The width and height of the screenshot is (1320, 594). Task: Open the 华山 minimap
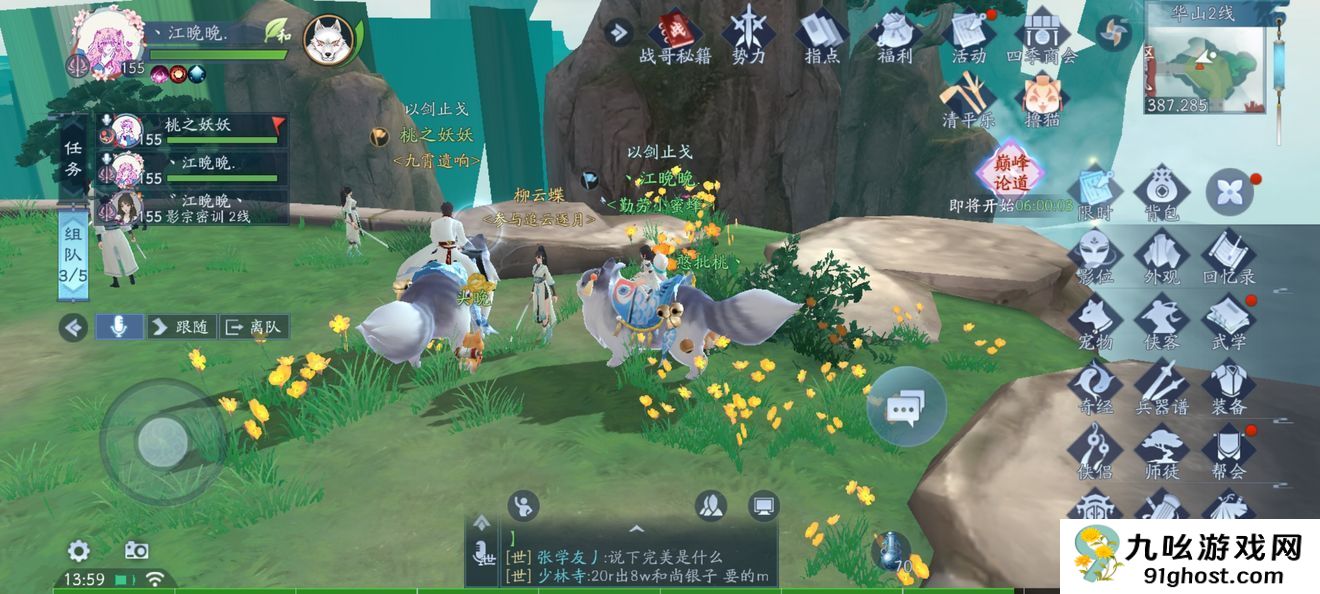pos(1203,62)
